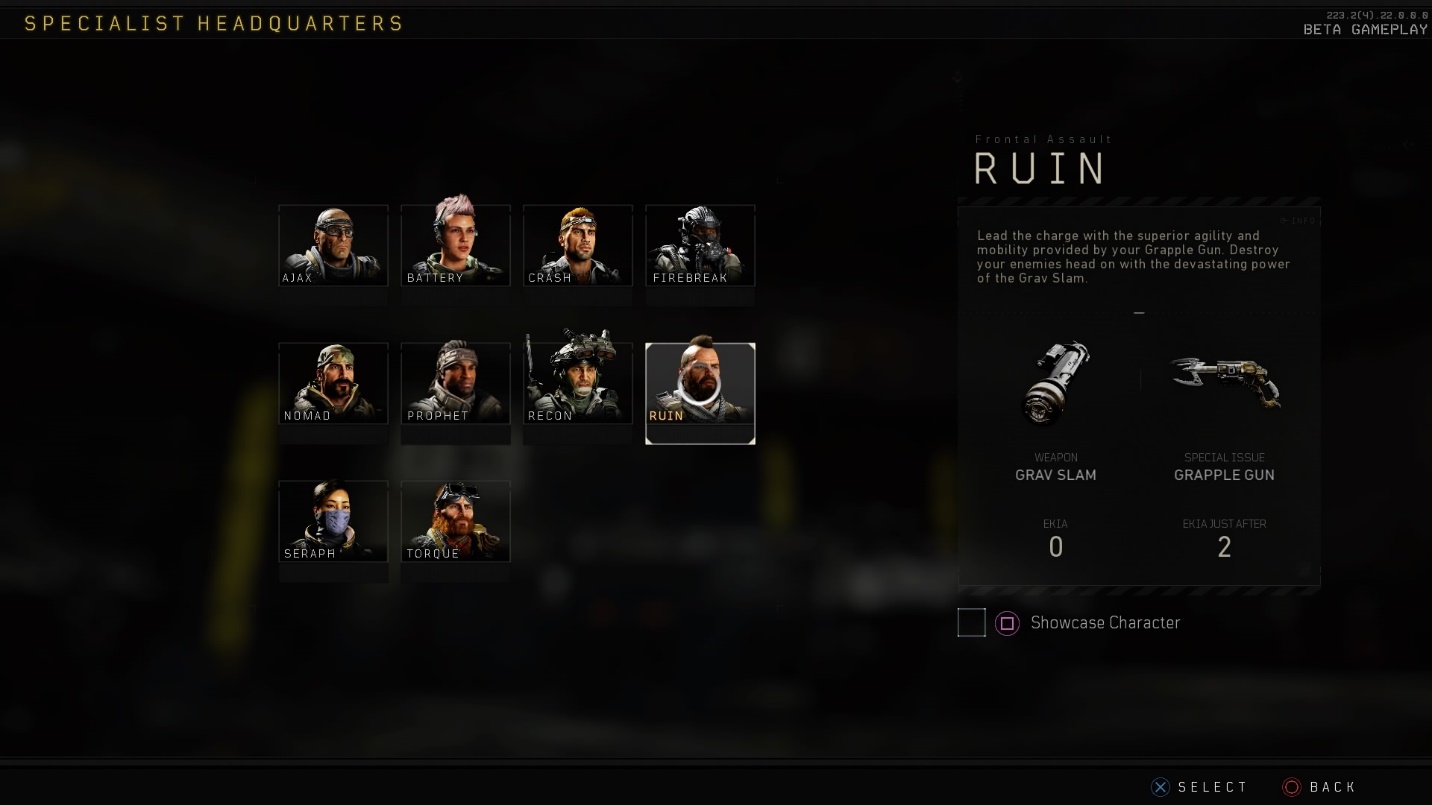This screenshot has width=1432, height=805.
Task: Select the Ajax specialist tile
Action: click(x=333, y=246)
